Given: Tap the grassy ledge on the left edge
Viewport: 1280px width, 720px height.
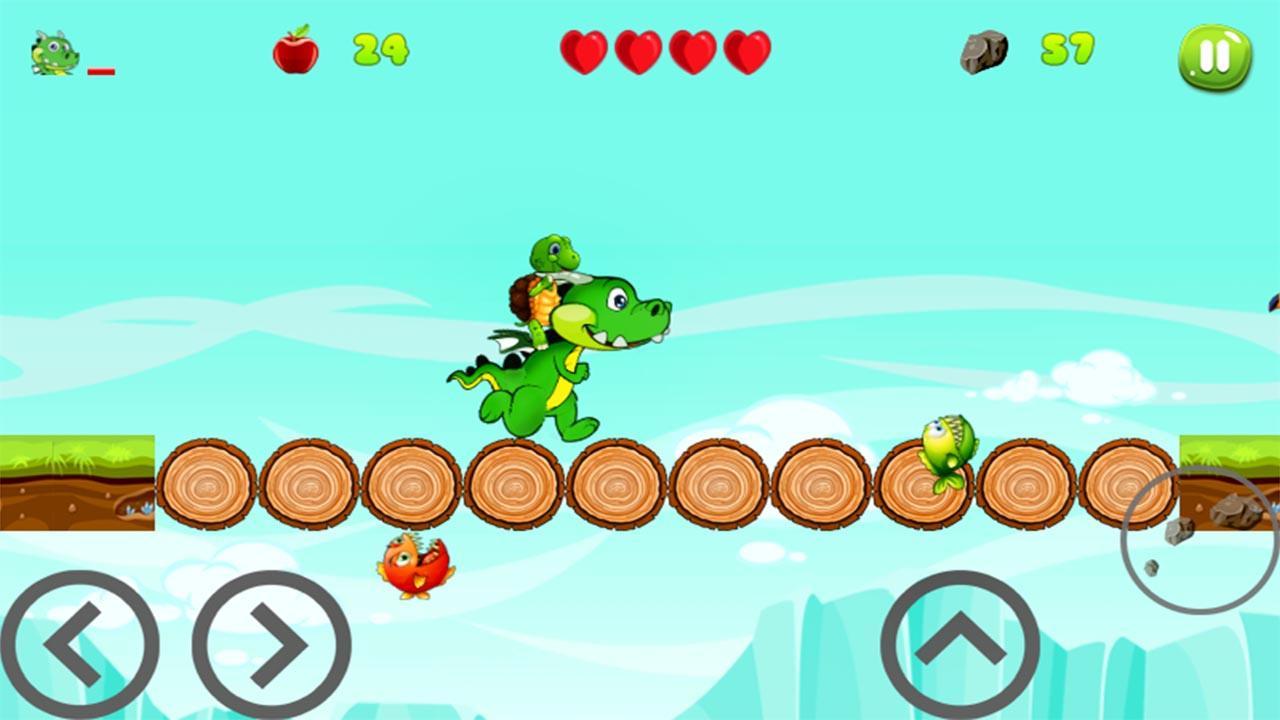Looking at the screenshot, I should click(x=75, y=480).
